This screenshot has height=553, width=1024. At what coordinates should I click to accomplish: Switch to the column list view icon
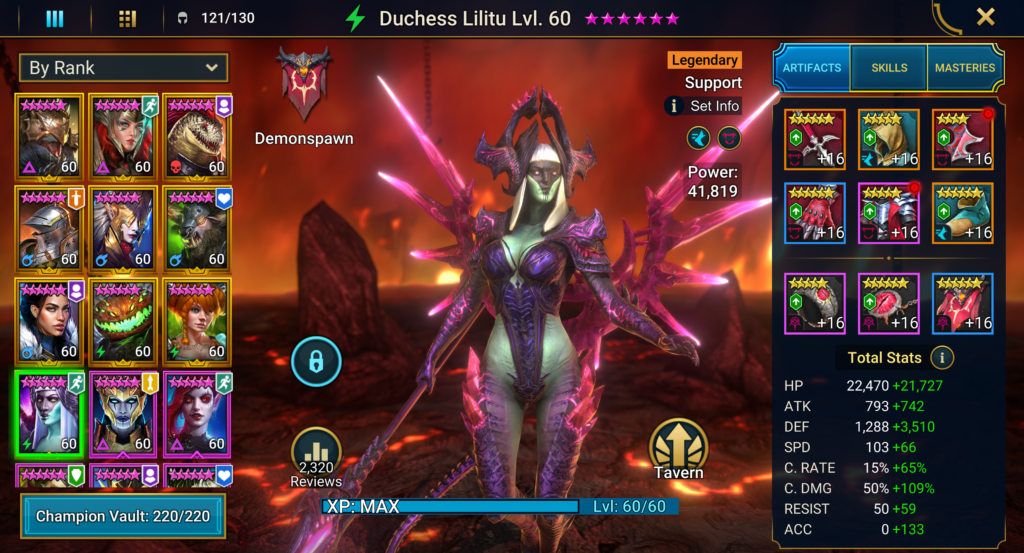pyautogui.click(x=55, y=18)
